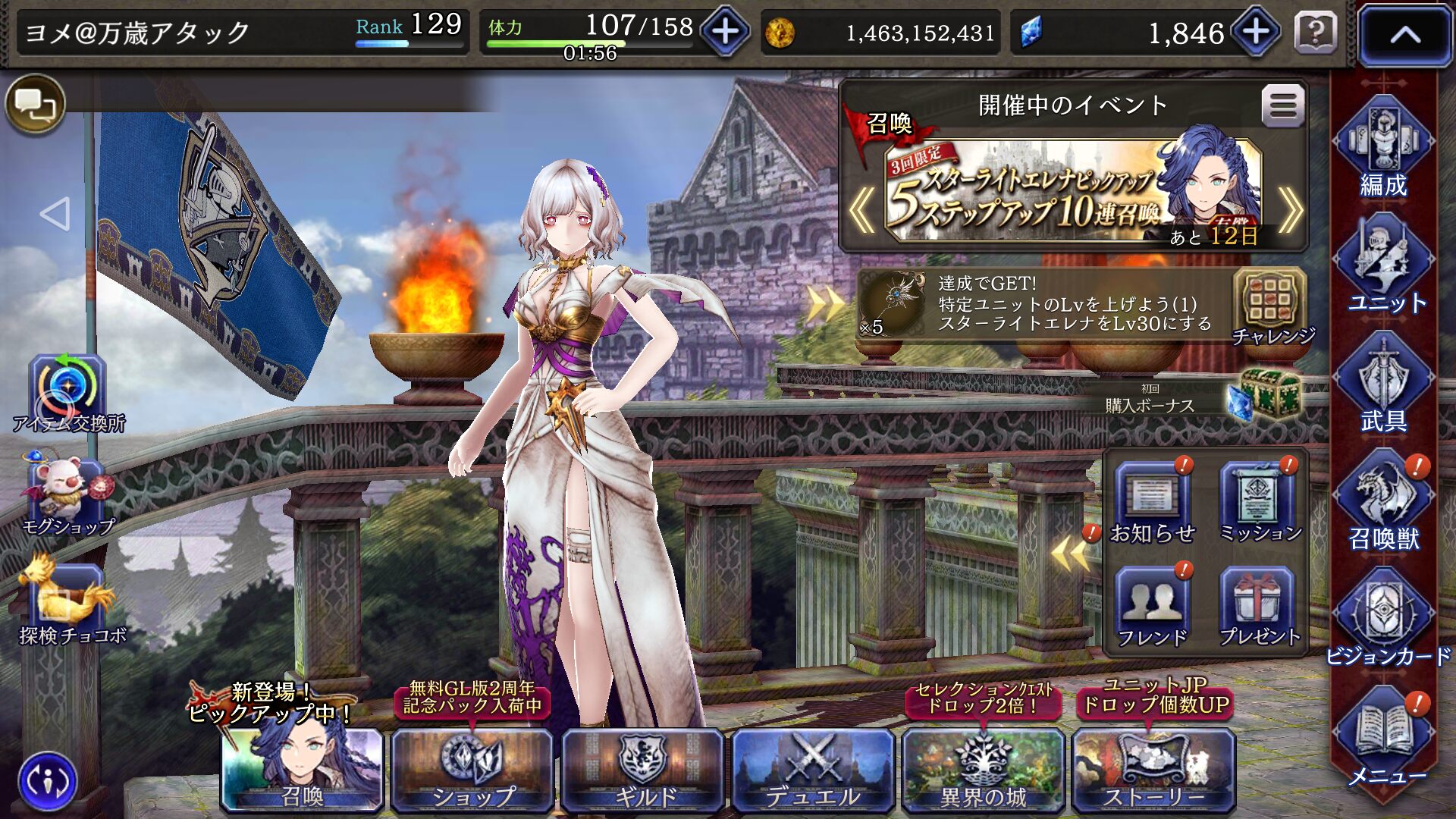Open the 編成 party formation menu

click(1383, 148)
